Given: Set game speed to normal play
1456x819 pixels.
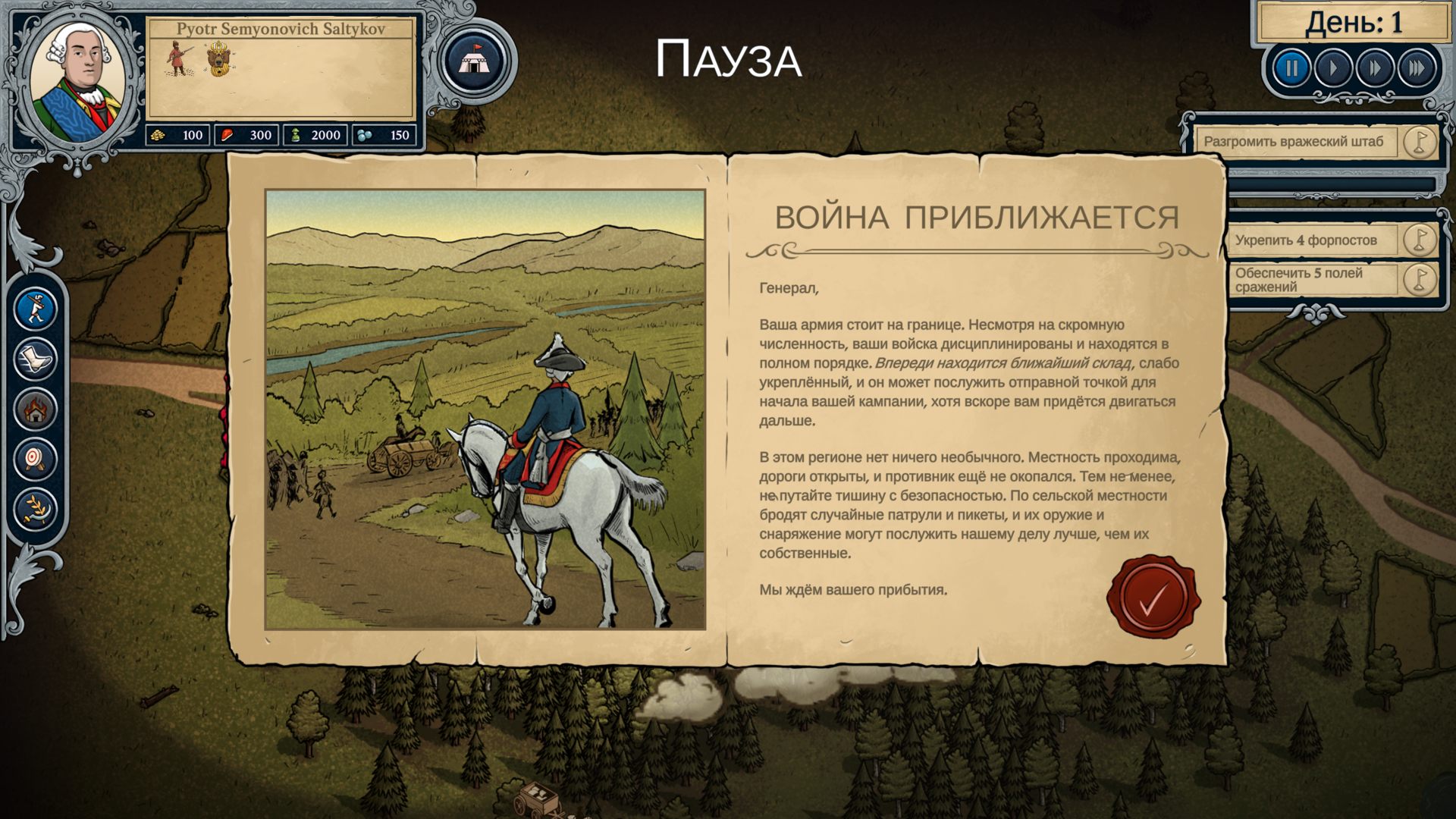Looking at the screenshot, I should coord(1333,69).
